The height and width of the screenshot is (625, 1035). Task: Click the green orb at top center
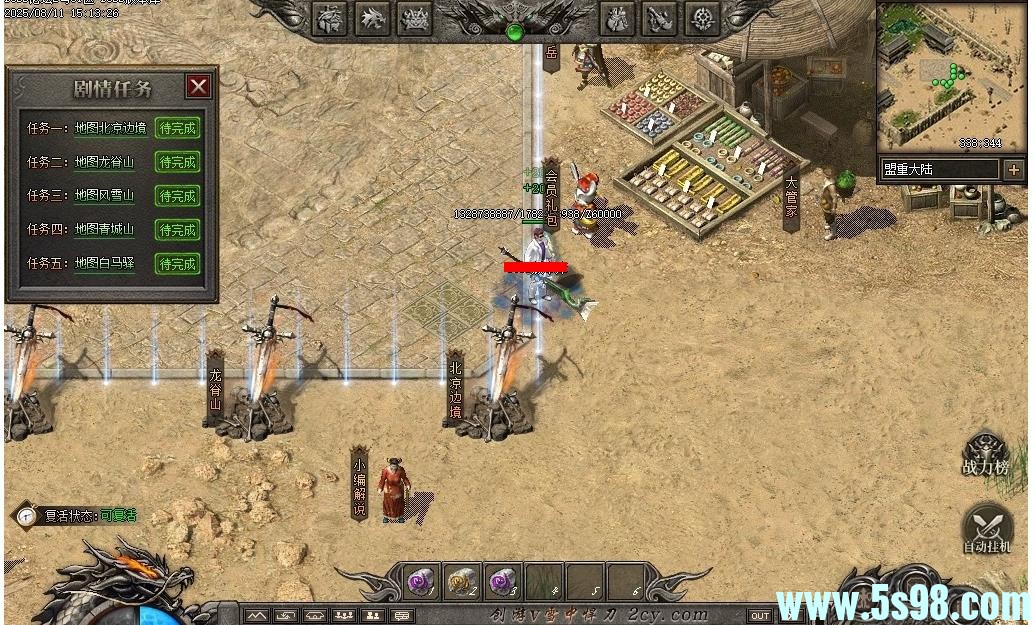(515, 32)
